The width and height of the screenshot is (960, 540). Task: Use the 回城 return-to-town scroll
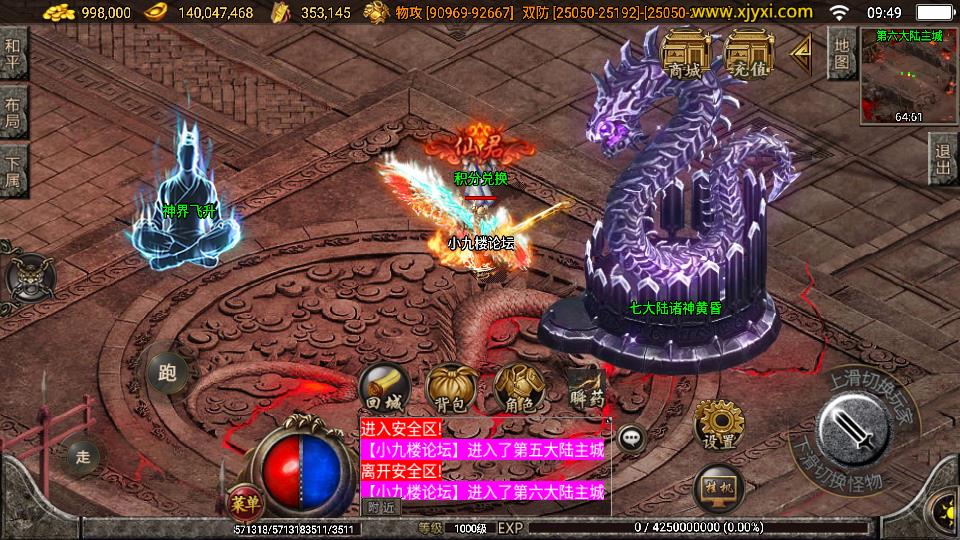pos(383,389)
